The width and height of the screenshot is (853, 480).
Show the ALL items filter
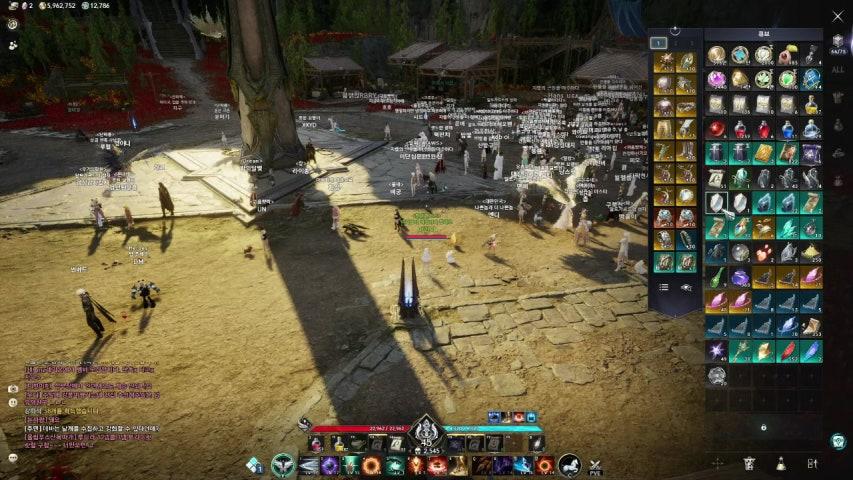838,70
